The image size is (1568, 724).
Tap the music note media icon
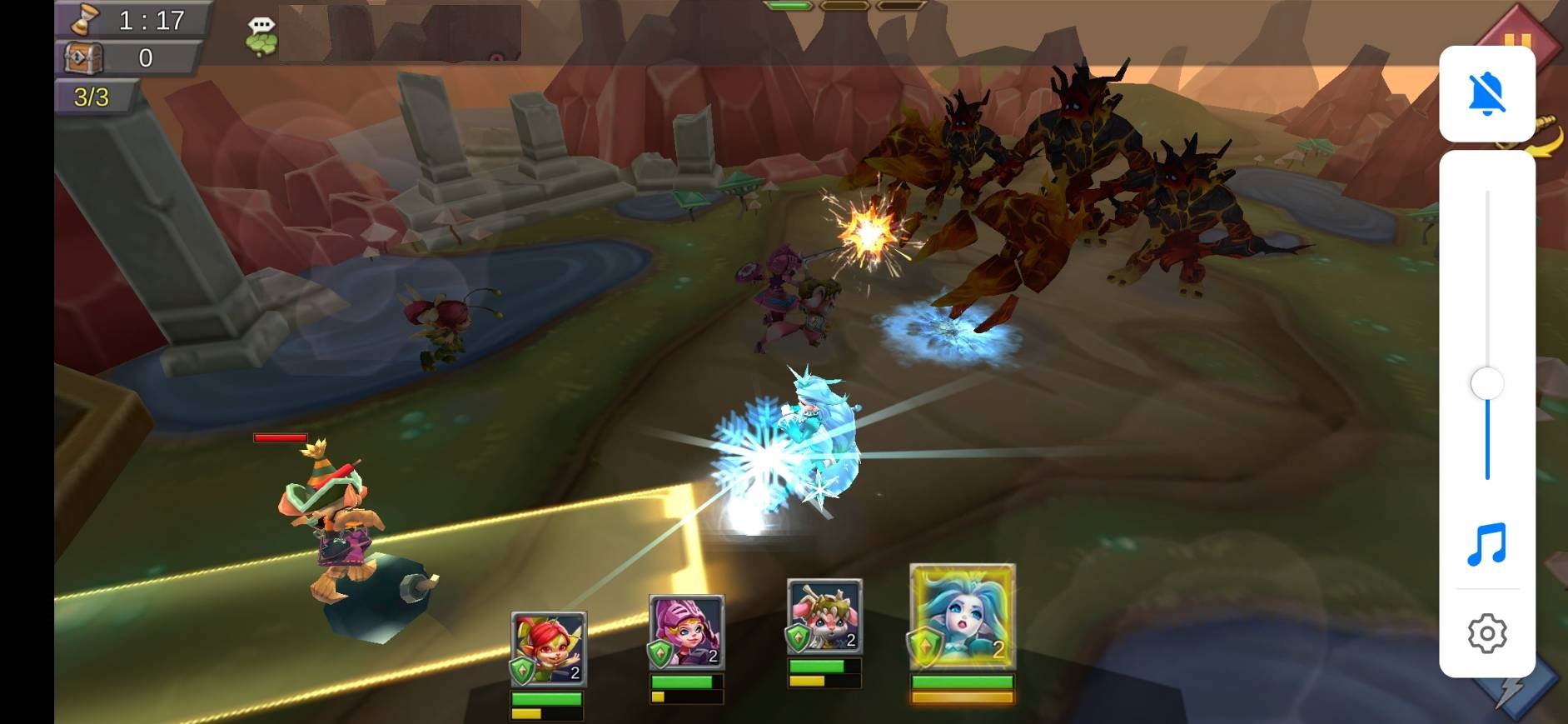pos(1487,545)
